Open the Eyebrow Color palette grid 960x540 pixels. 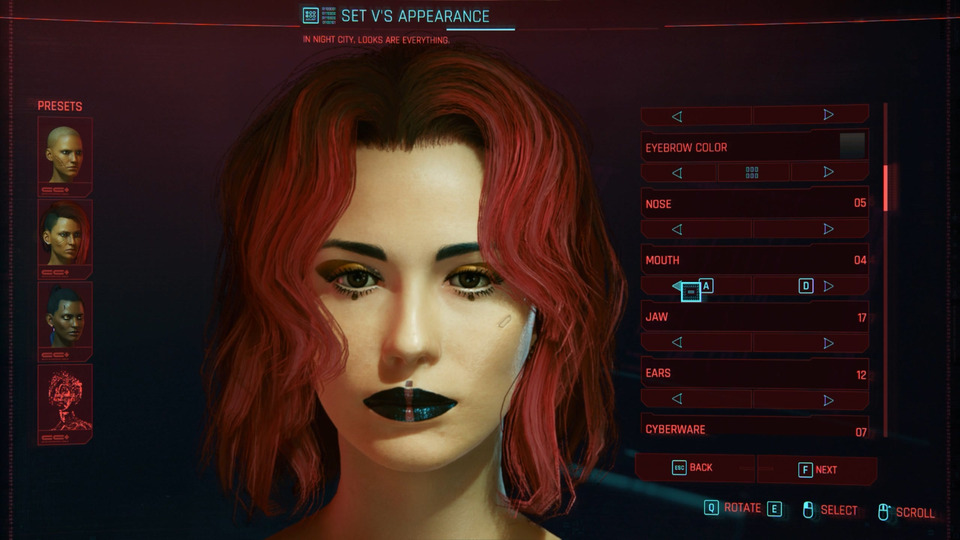coord(752,173)
